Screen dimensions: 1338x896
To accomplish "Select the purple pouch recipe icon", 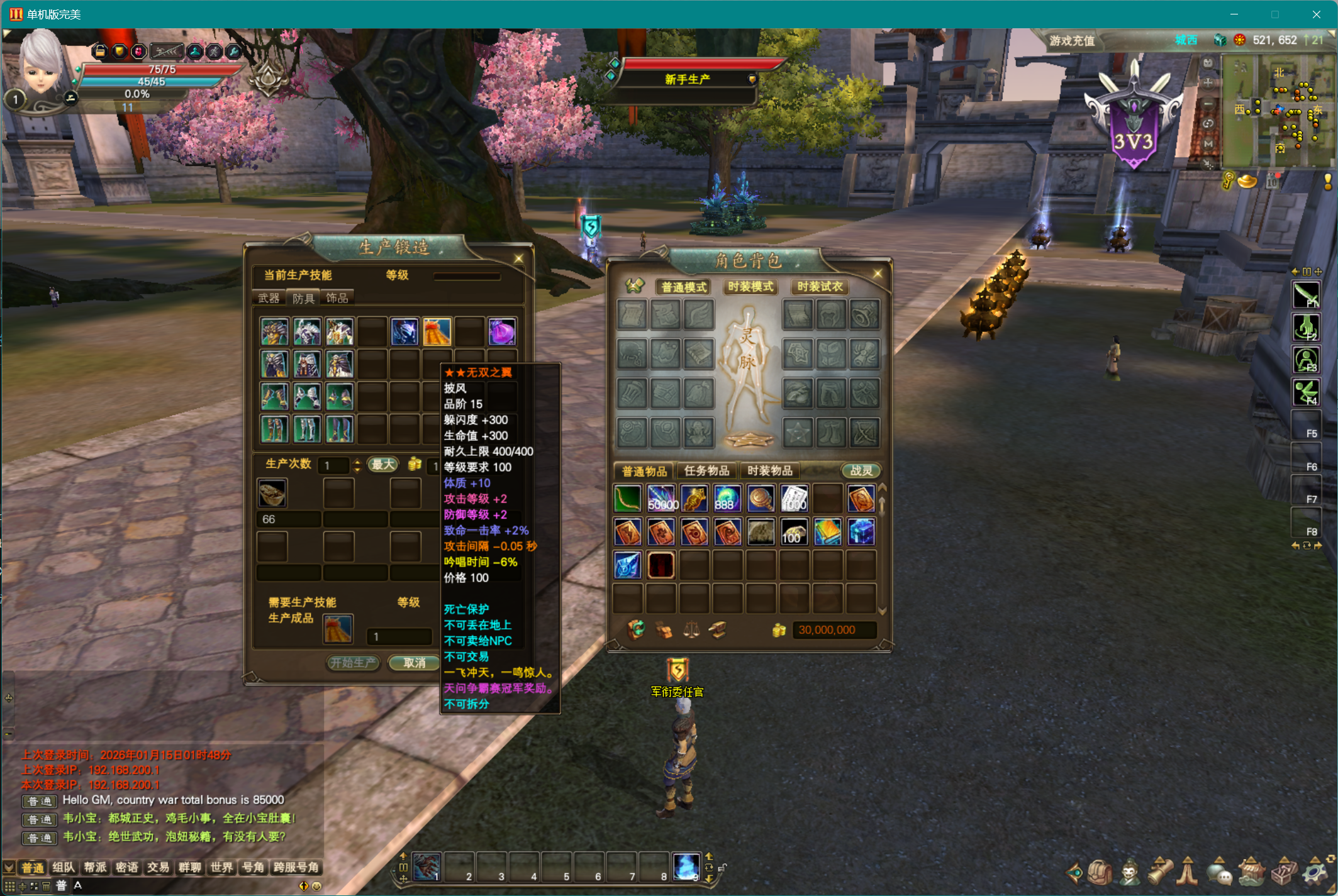I will tap(502, 332).
